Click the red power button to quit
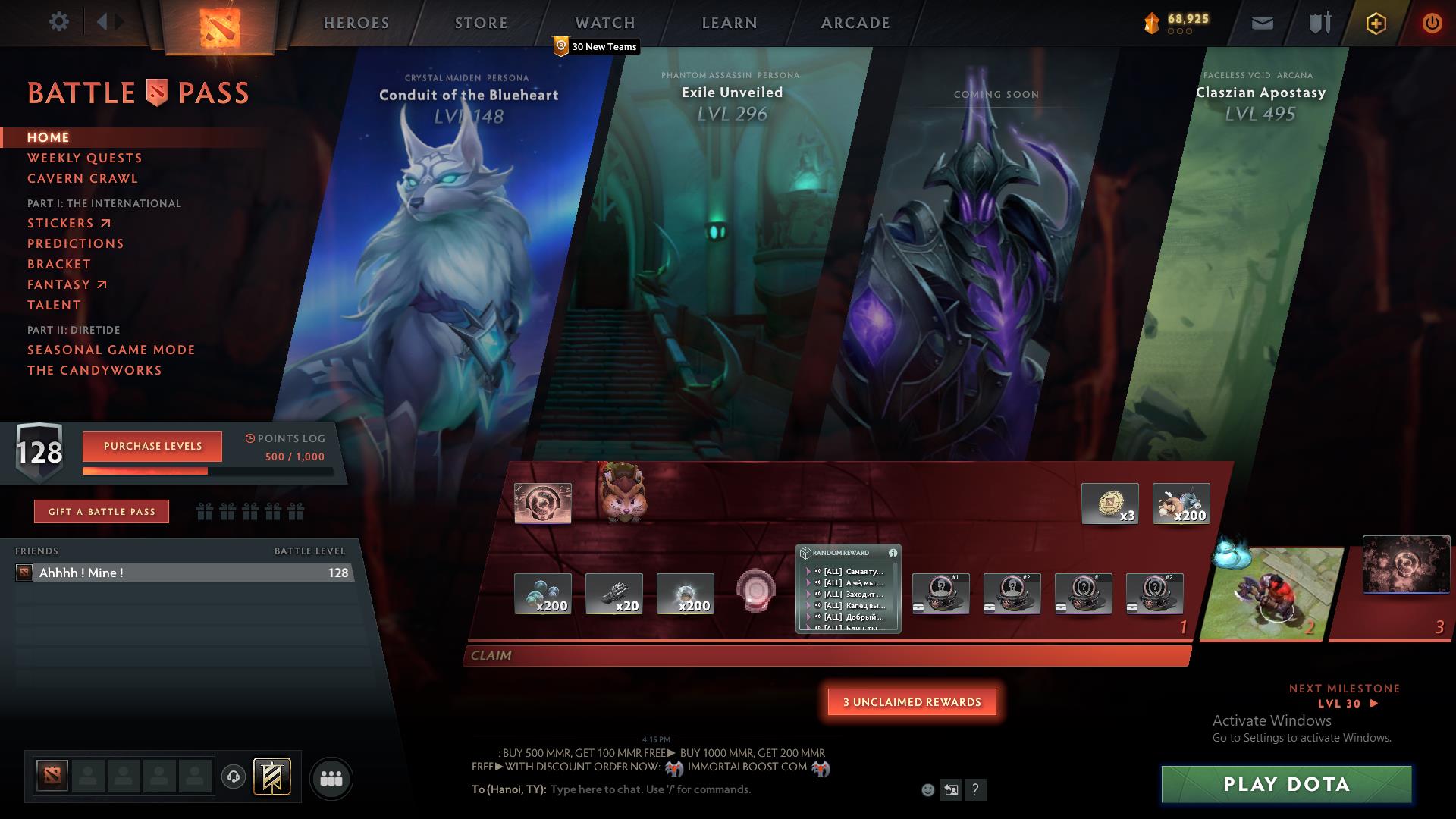 [x=1432, y=22]
